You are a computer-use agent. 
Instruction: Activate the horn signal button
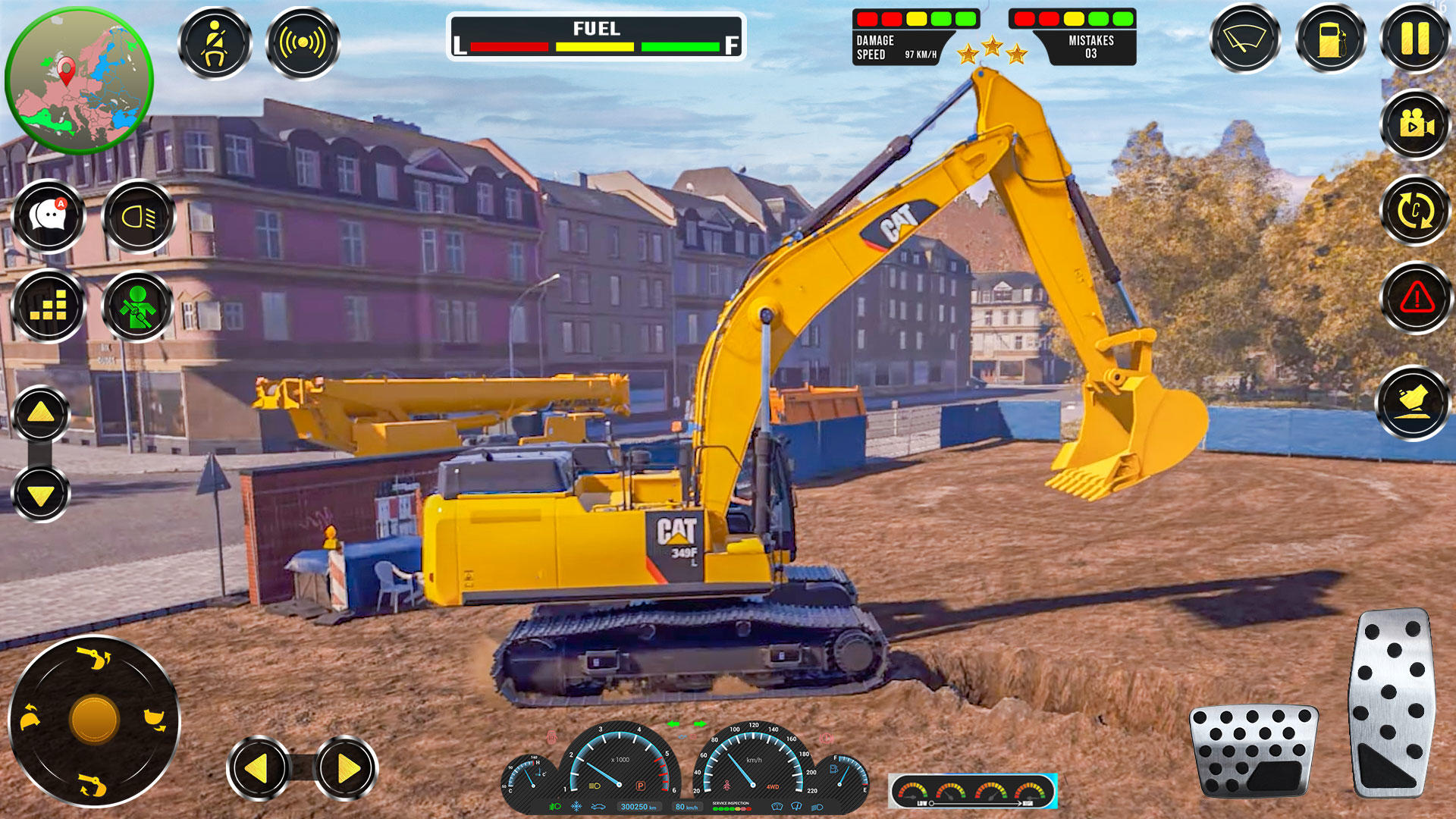click(303, 43)
